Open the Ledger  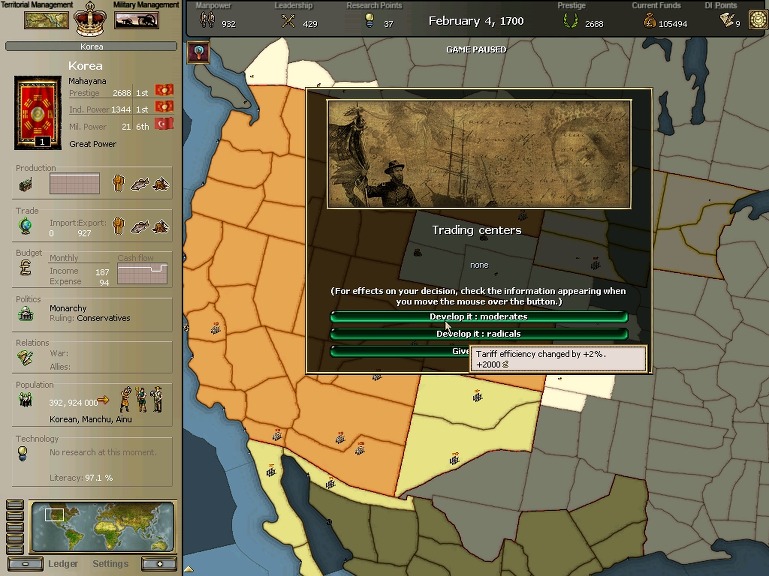[63, 564]
